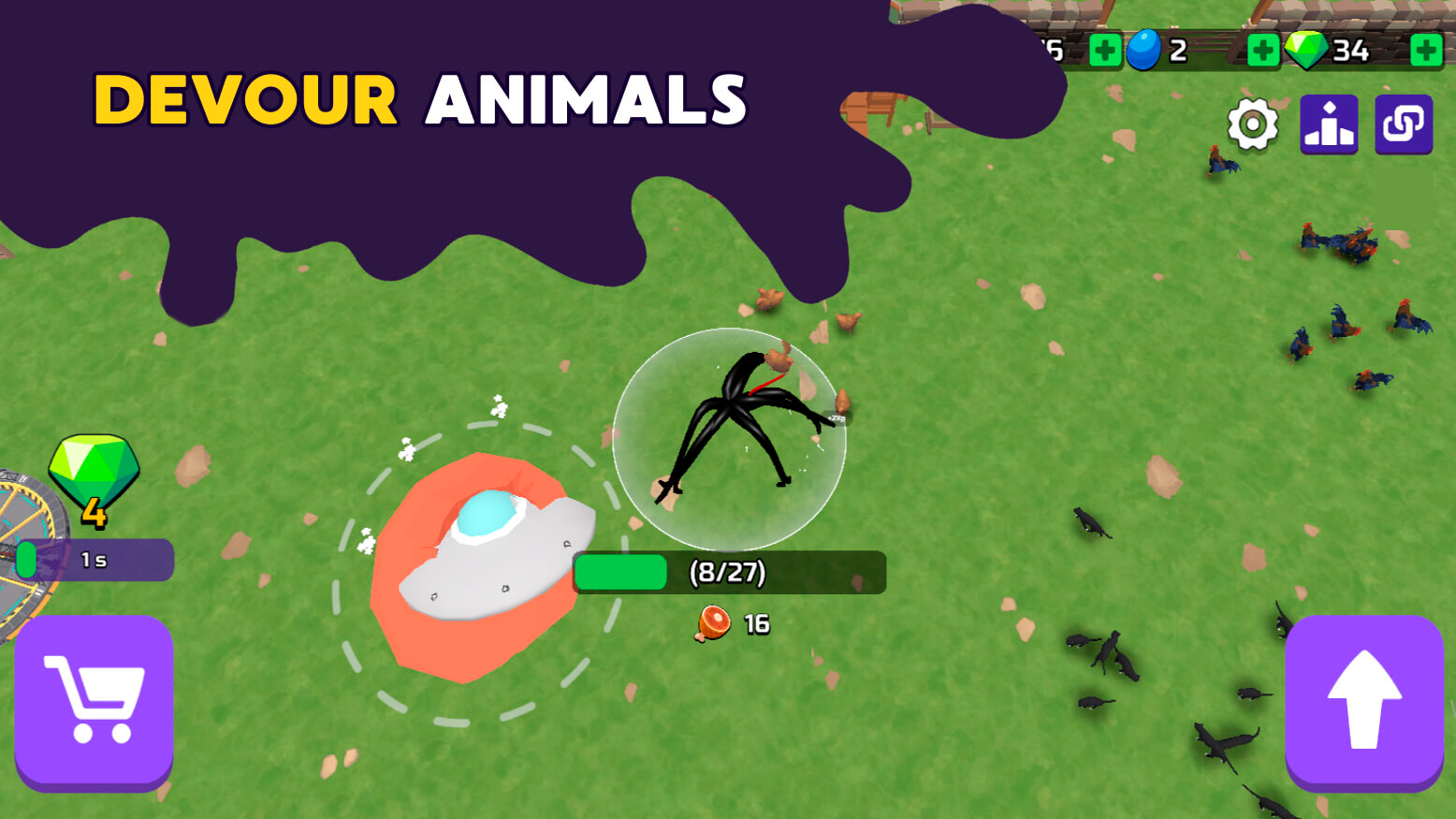1456x819 pixels.
Task: Open the settings gear icon
Action: pos(1254,123)
